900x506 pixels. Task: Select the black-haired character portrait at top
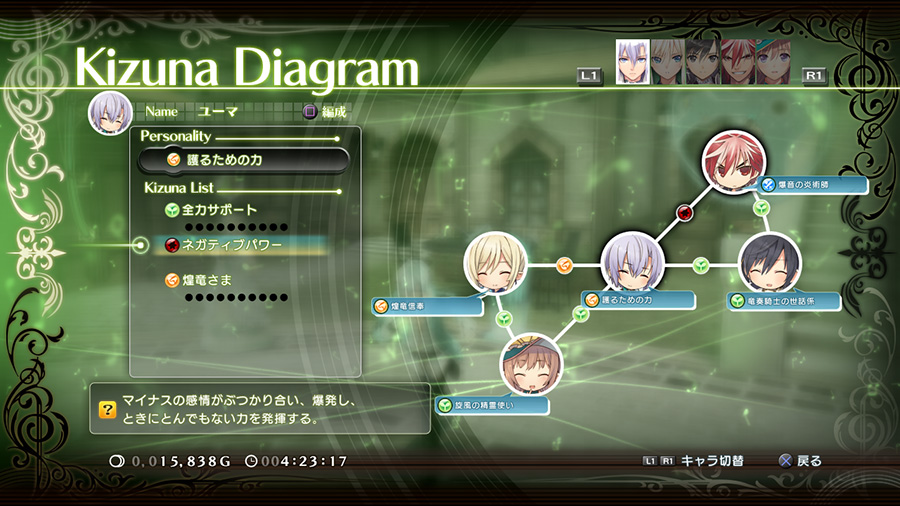pos(701,62)
